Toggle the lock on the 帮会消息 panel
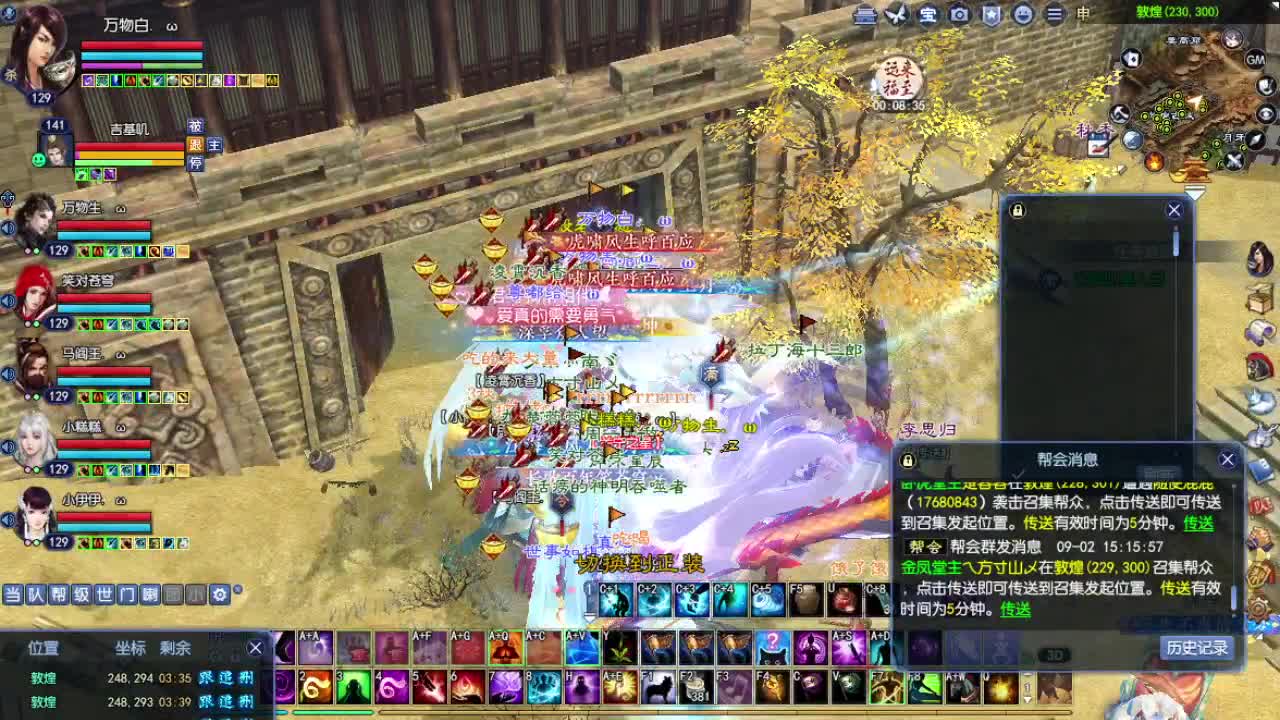Viewport: 1280px width, 720px height. click(x=905, y=459)
